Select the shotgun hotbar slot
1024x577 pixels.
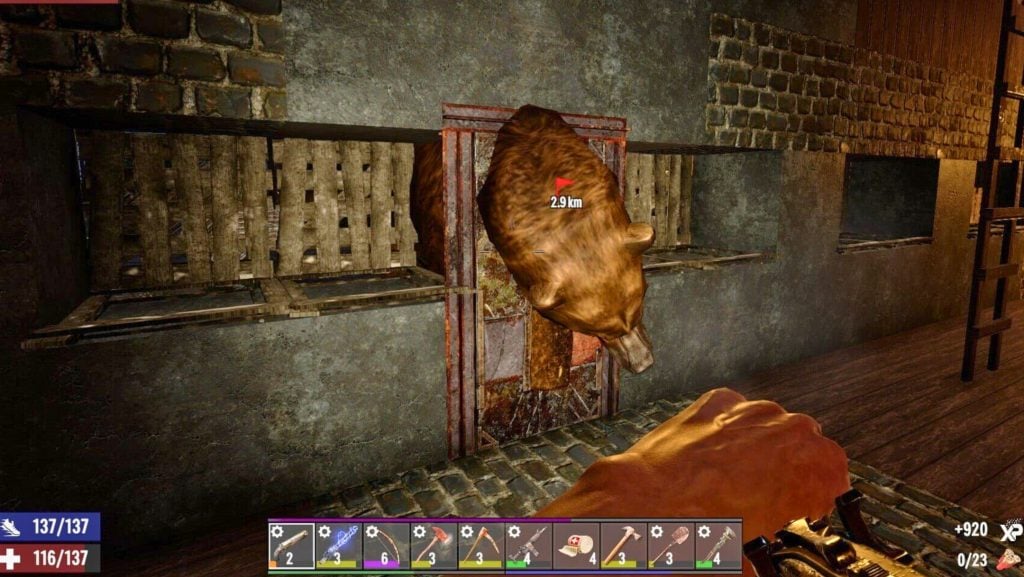tap(292, 545)
